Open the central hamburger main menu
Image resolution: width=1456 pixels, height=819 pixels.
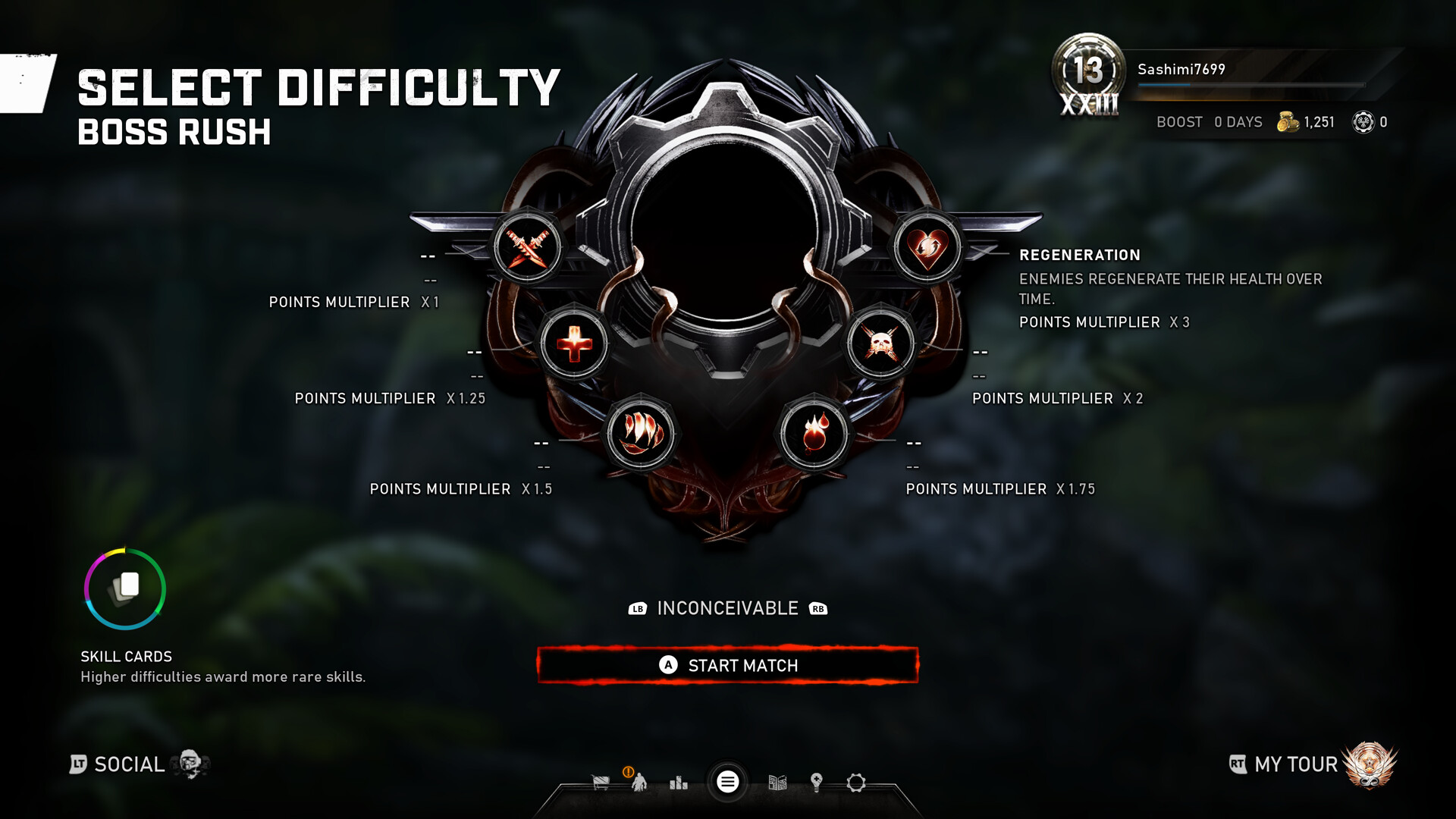click(727, 782)
